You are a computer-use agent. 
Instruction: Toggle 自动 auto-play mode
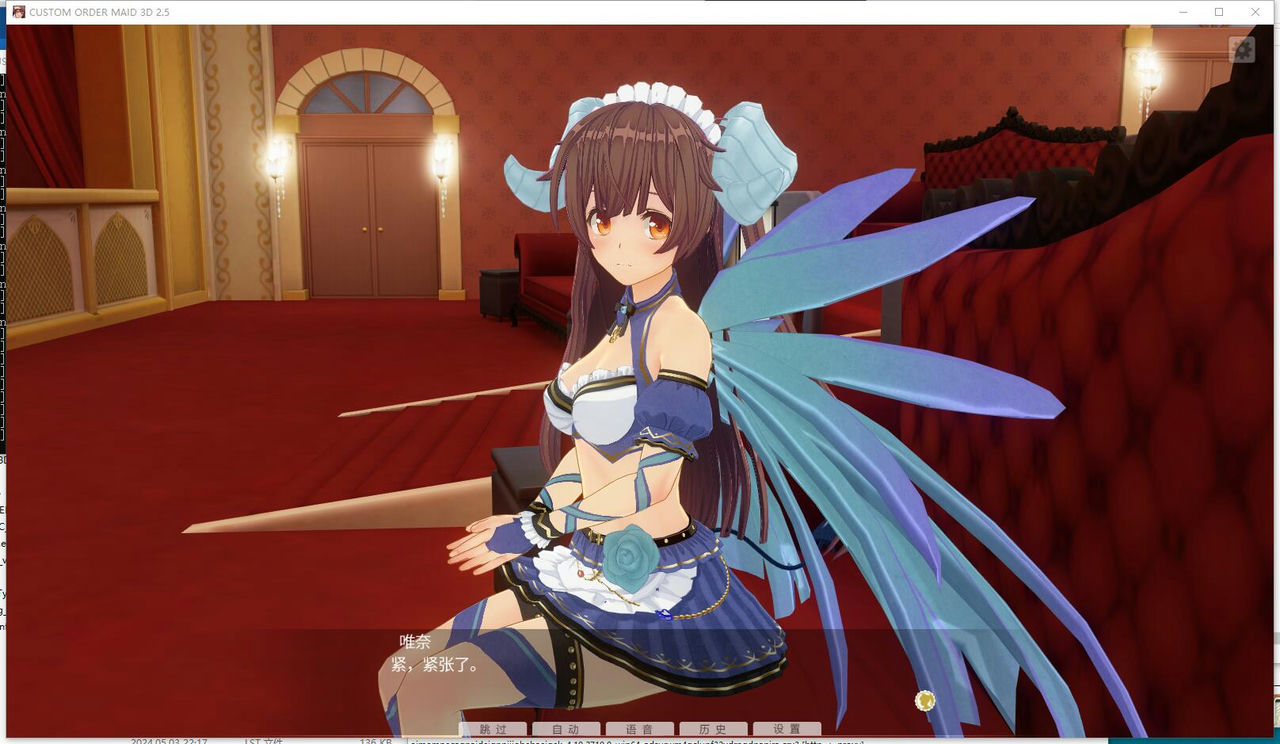point(565,729)
